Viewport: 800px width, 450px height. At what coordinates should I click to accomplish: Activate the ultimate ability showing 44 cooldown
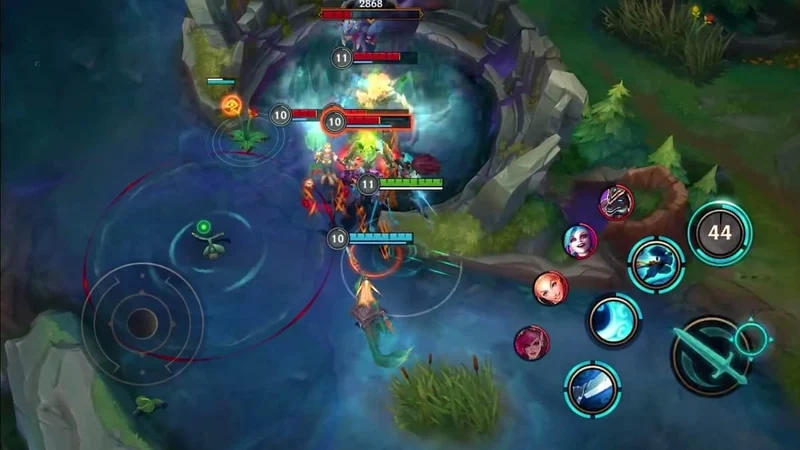pos(719,233)
